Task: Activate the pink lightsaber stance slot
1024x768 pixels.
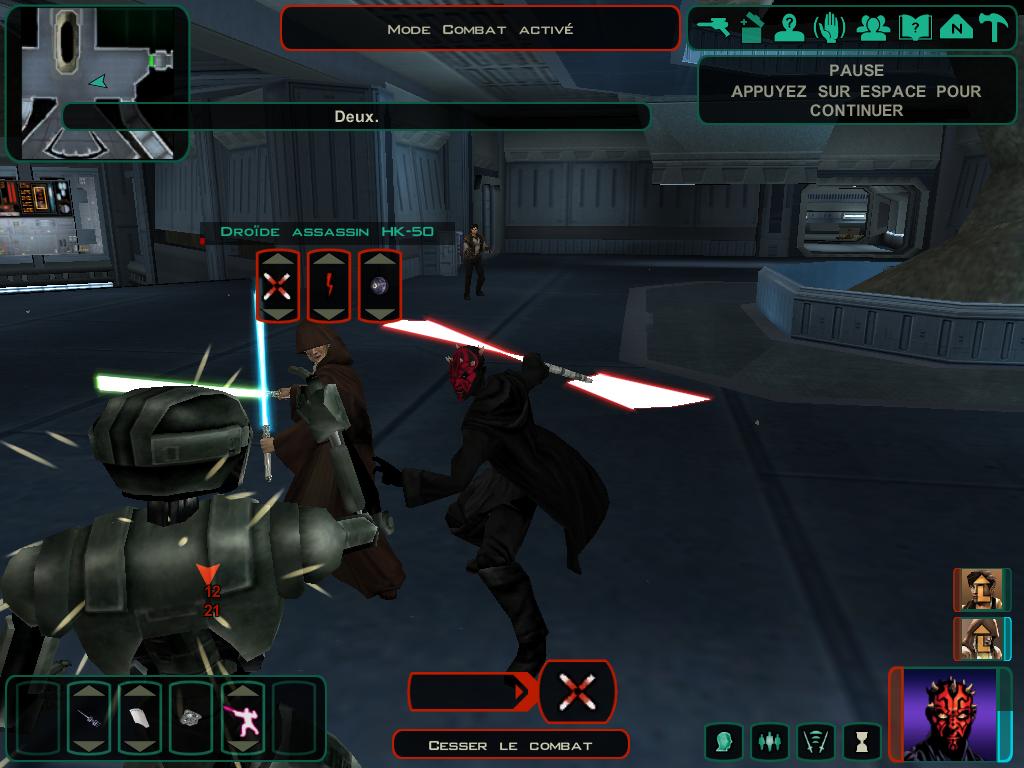Action: point(243,717)
